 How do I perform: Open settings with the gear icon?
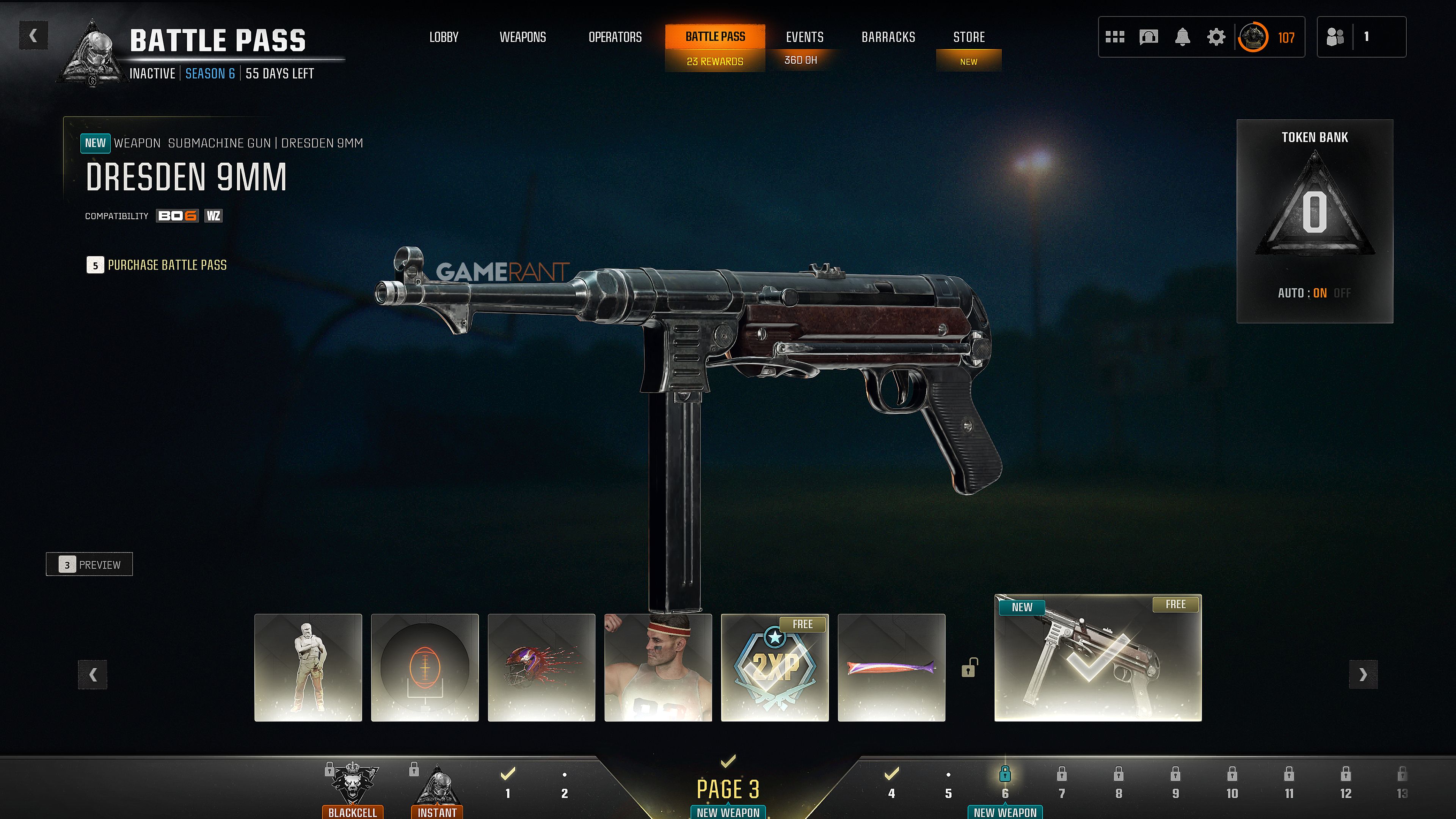coord(1216,37)
